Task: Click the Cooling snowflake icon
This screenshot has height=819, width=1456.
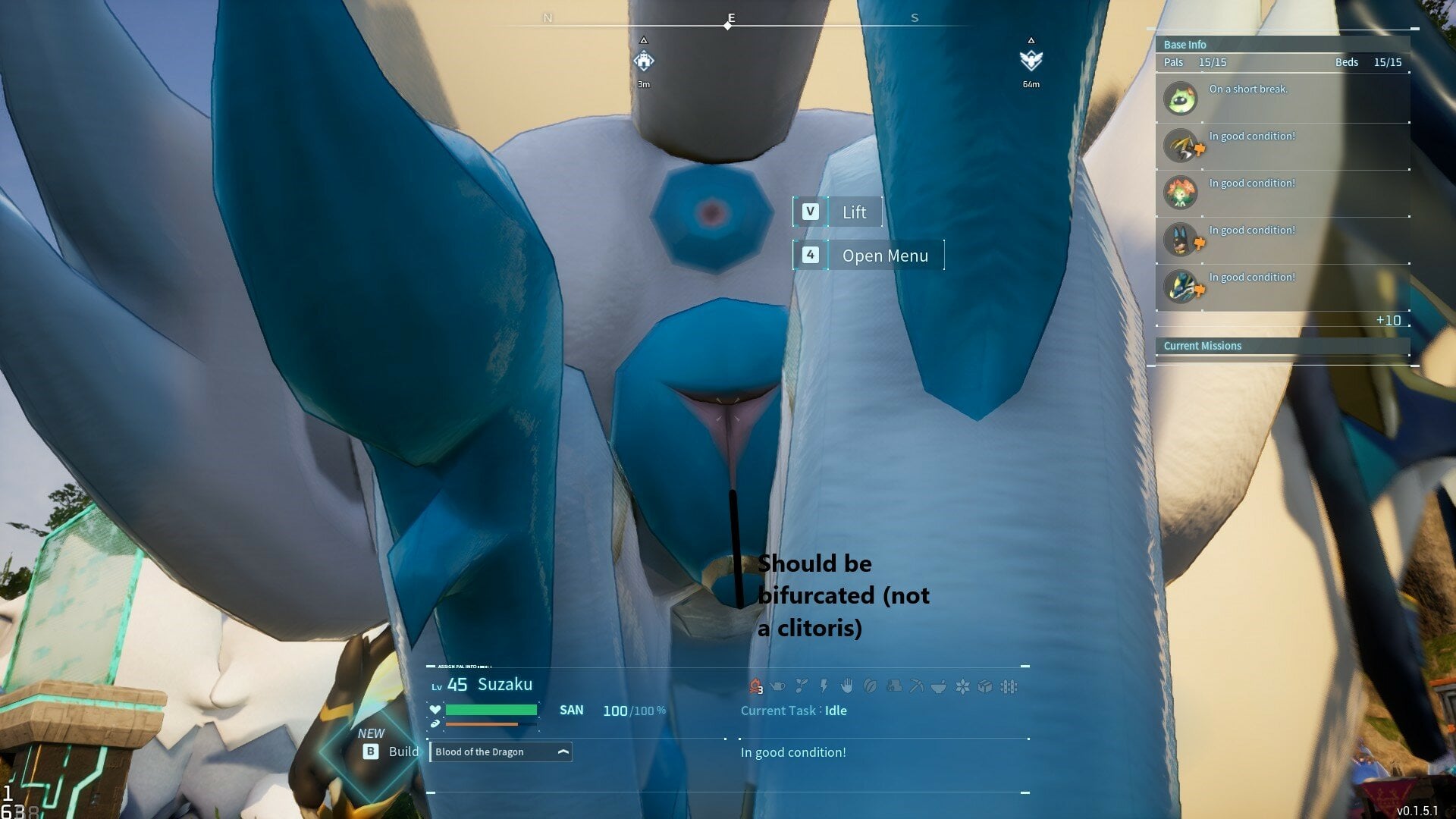Action: (x=962, y=686)
